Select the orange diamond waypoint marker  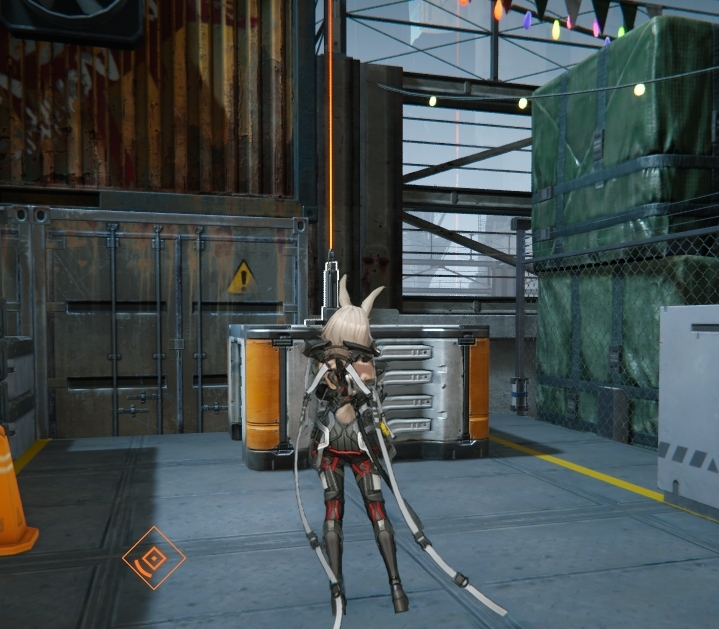tap(154, 558)
